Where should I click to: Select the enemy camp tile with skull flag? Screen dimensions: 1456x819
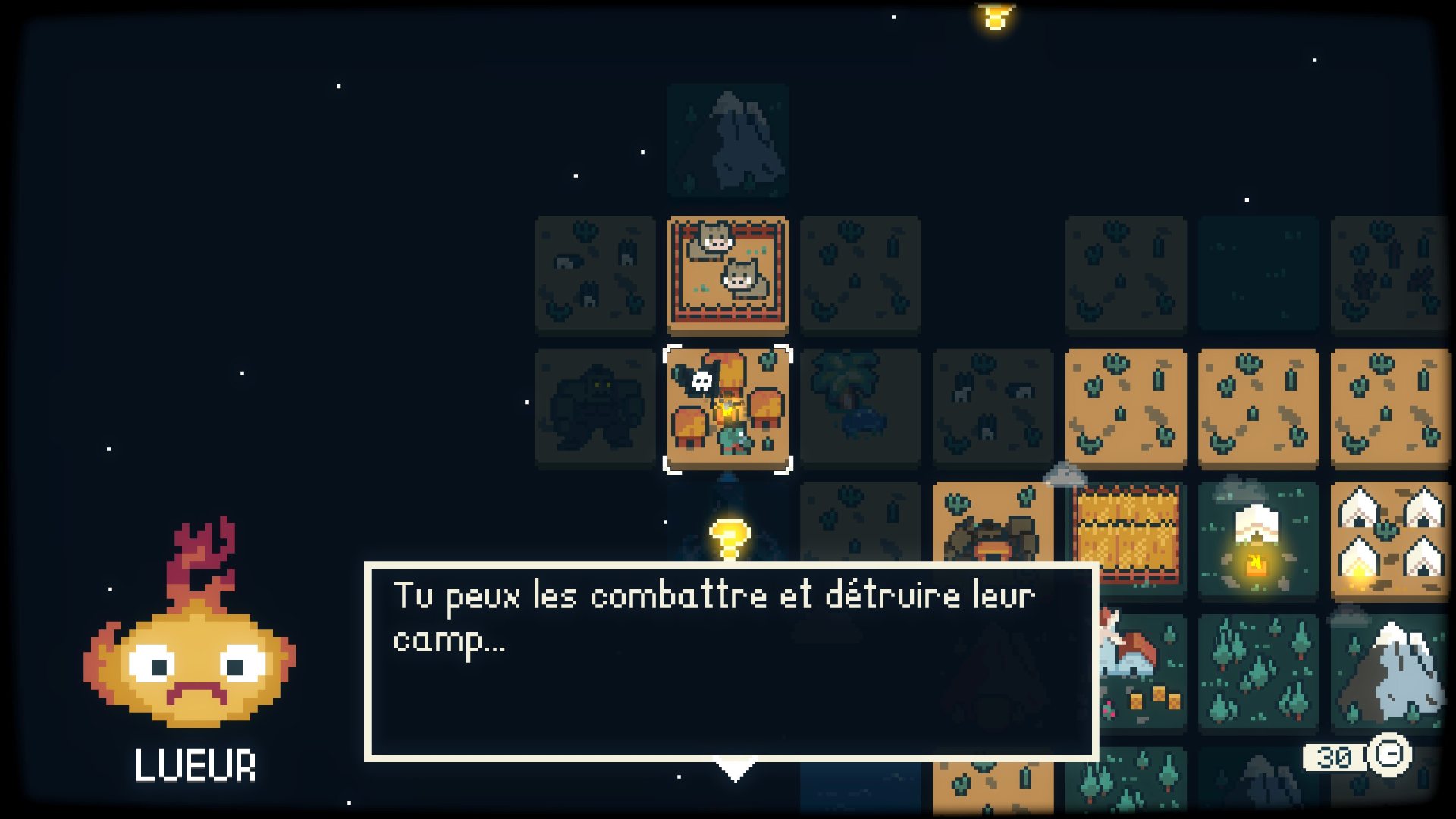click(727, 409)
